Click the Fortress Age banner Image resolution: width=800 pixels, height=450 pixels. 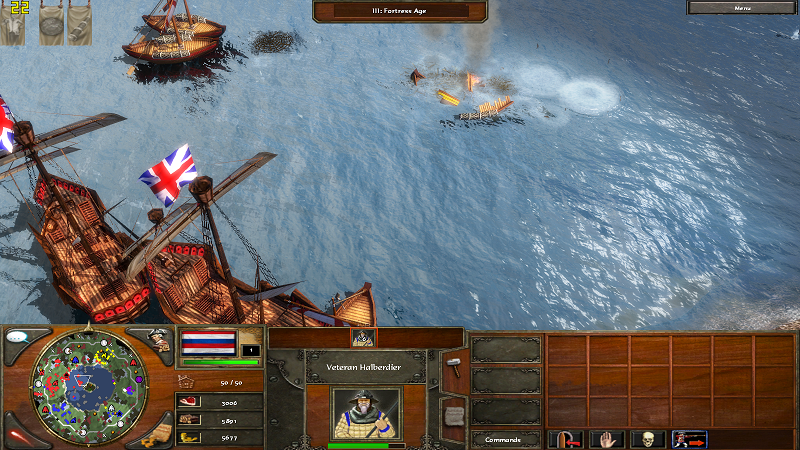400,11
